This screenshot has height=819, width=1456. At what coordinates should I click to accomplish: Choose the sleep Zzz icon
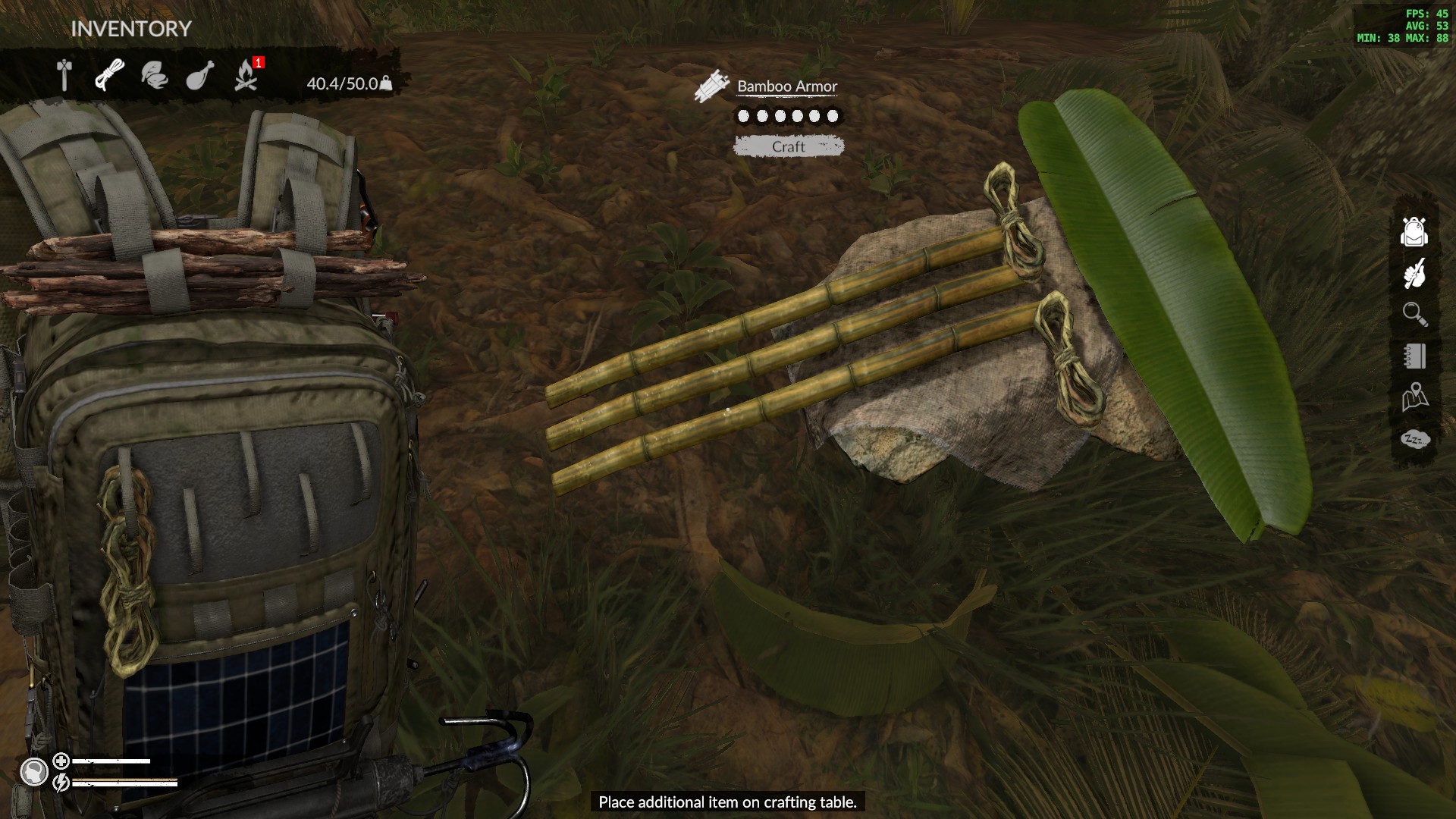coord(1414,439)
